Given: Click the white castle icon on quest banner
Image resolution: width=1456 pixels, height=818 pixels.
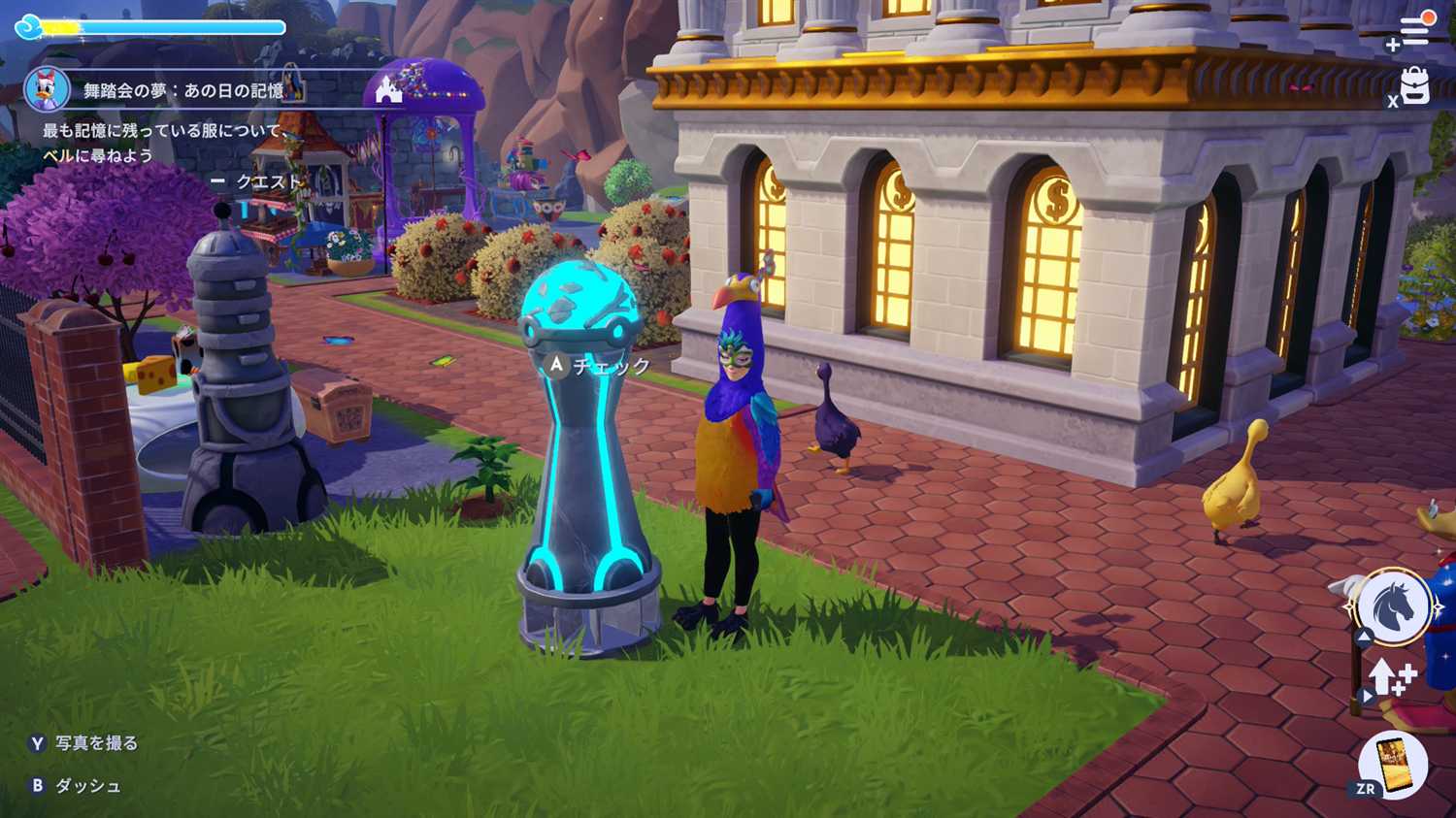Looking at the screenshot, I should 388,90.
